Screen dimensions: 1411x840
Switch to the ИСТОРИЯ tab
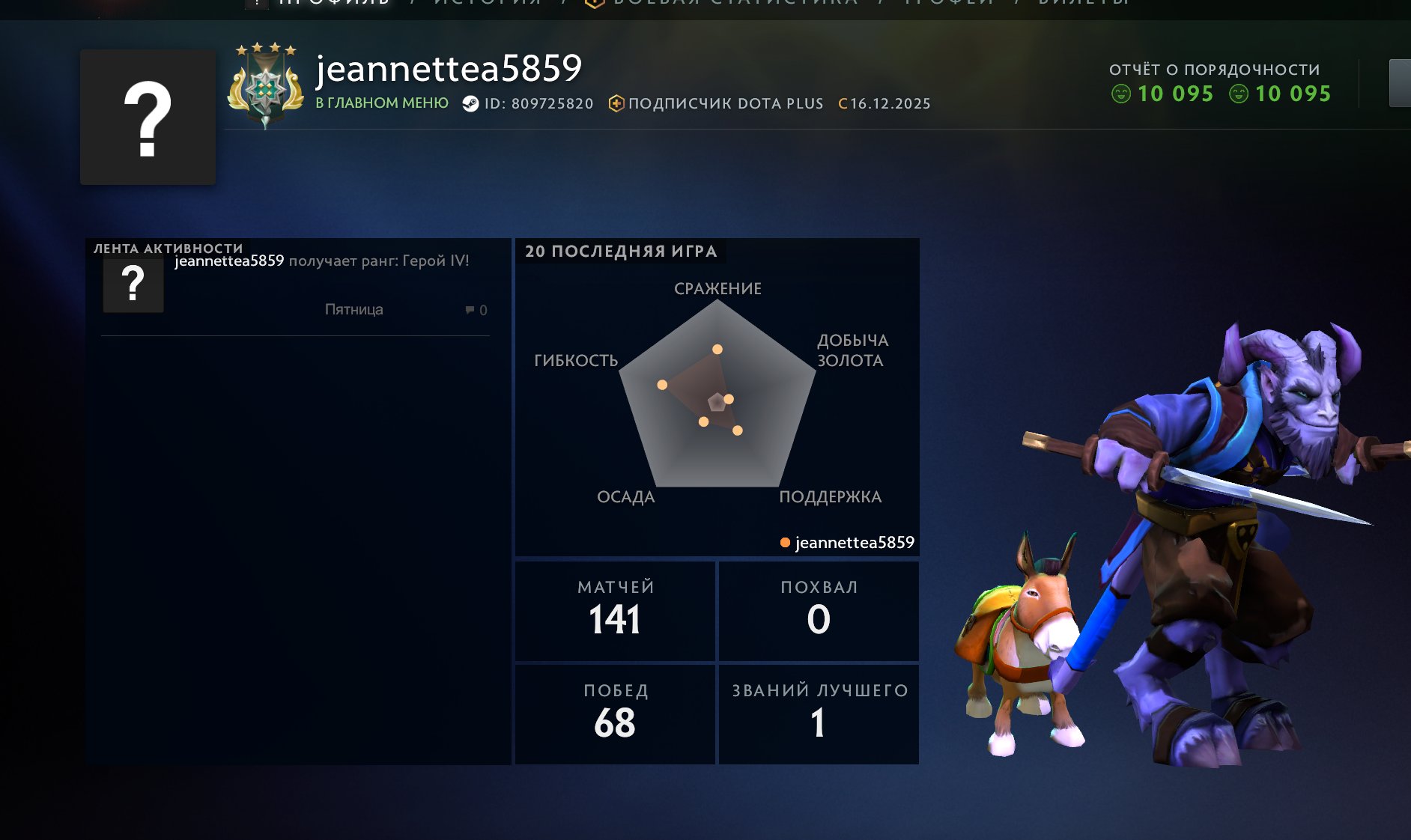(x=483, y=4)
